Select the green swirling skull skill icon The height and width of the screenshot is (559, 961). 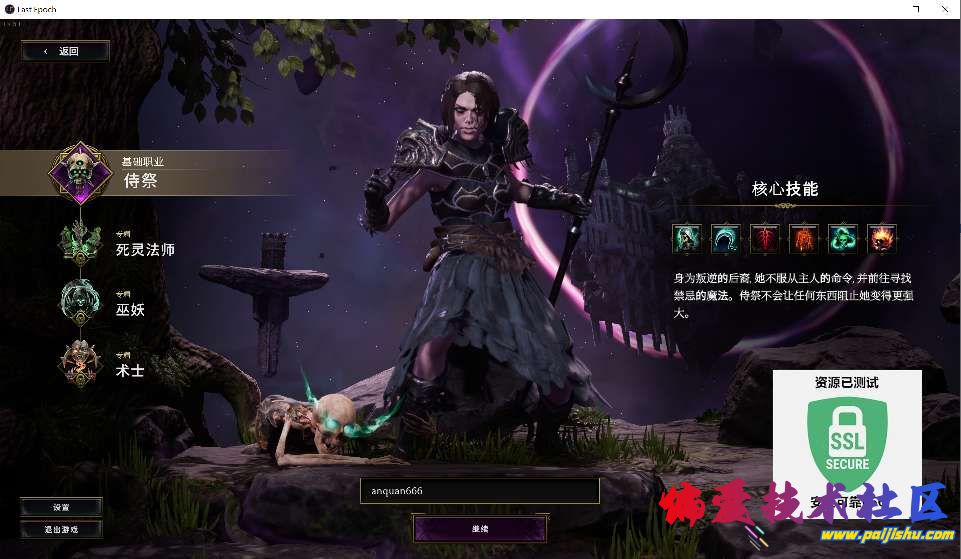(x=843, y=239)
